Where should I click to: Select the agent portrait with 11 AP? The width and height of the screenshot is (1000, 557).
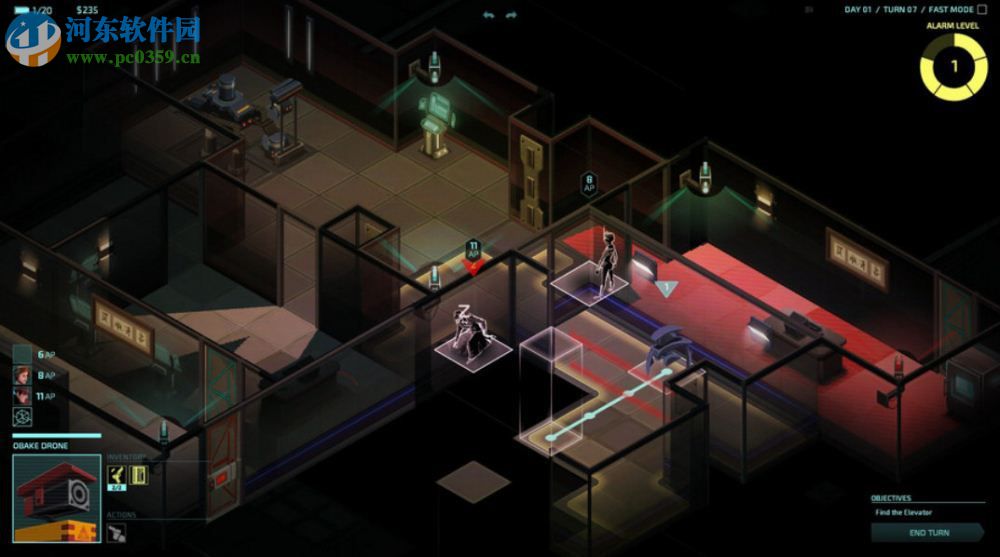tap(22, 396)
